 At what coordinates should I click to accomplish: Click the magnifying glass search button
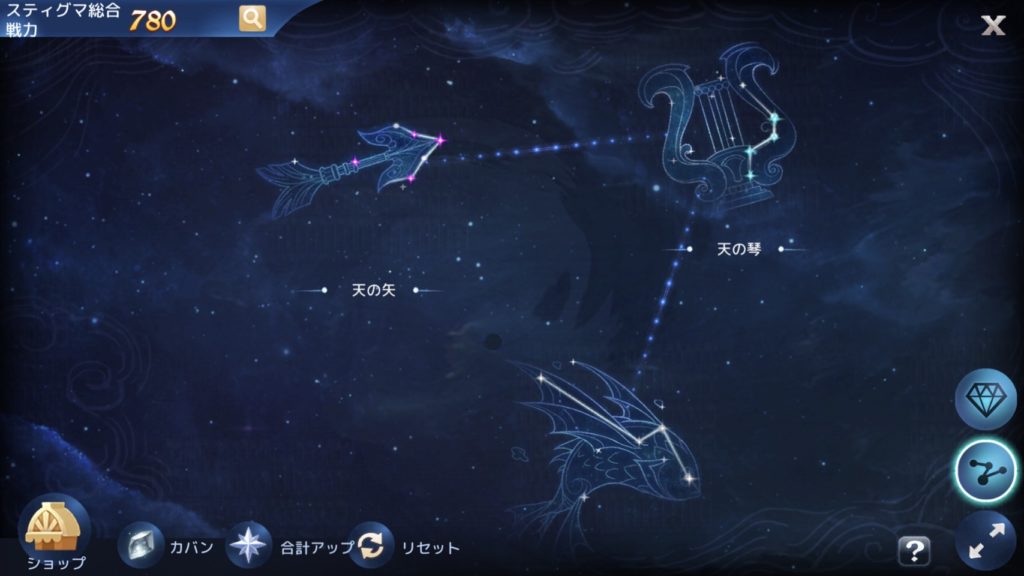[252, 18]
